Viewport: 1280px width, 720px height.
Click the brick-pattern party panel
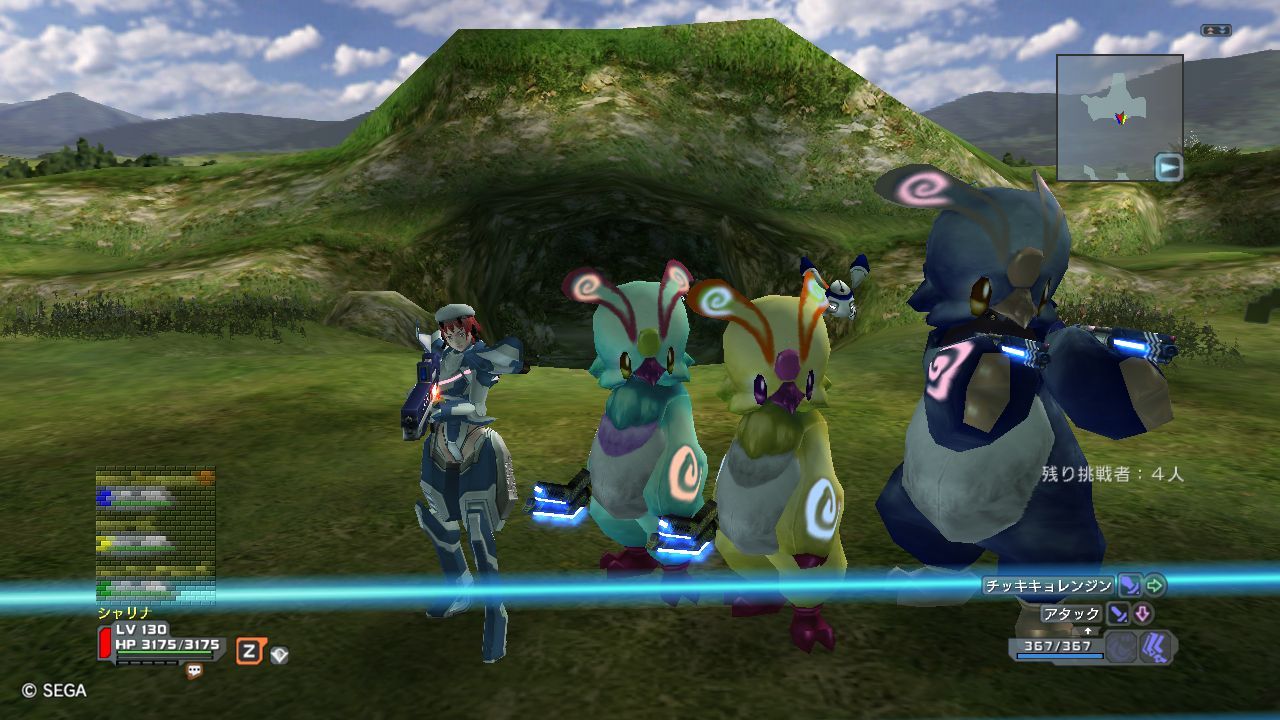coord(155,536)
